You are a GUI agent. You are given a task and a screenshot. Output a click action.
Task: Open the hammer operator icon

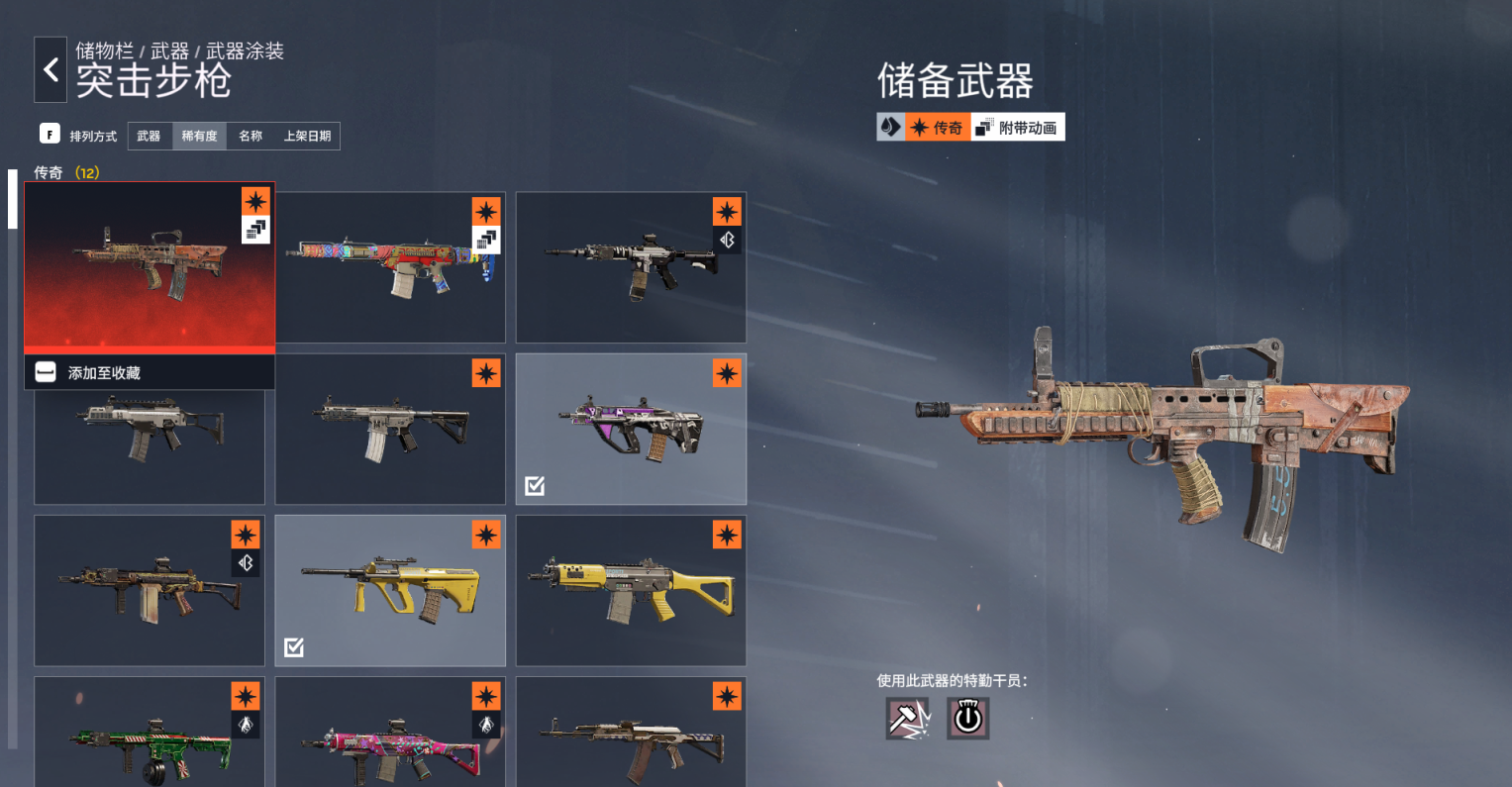(907, 719)
